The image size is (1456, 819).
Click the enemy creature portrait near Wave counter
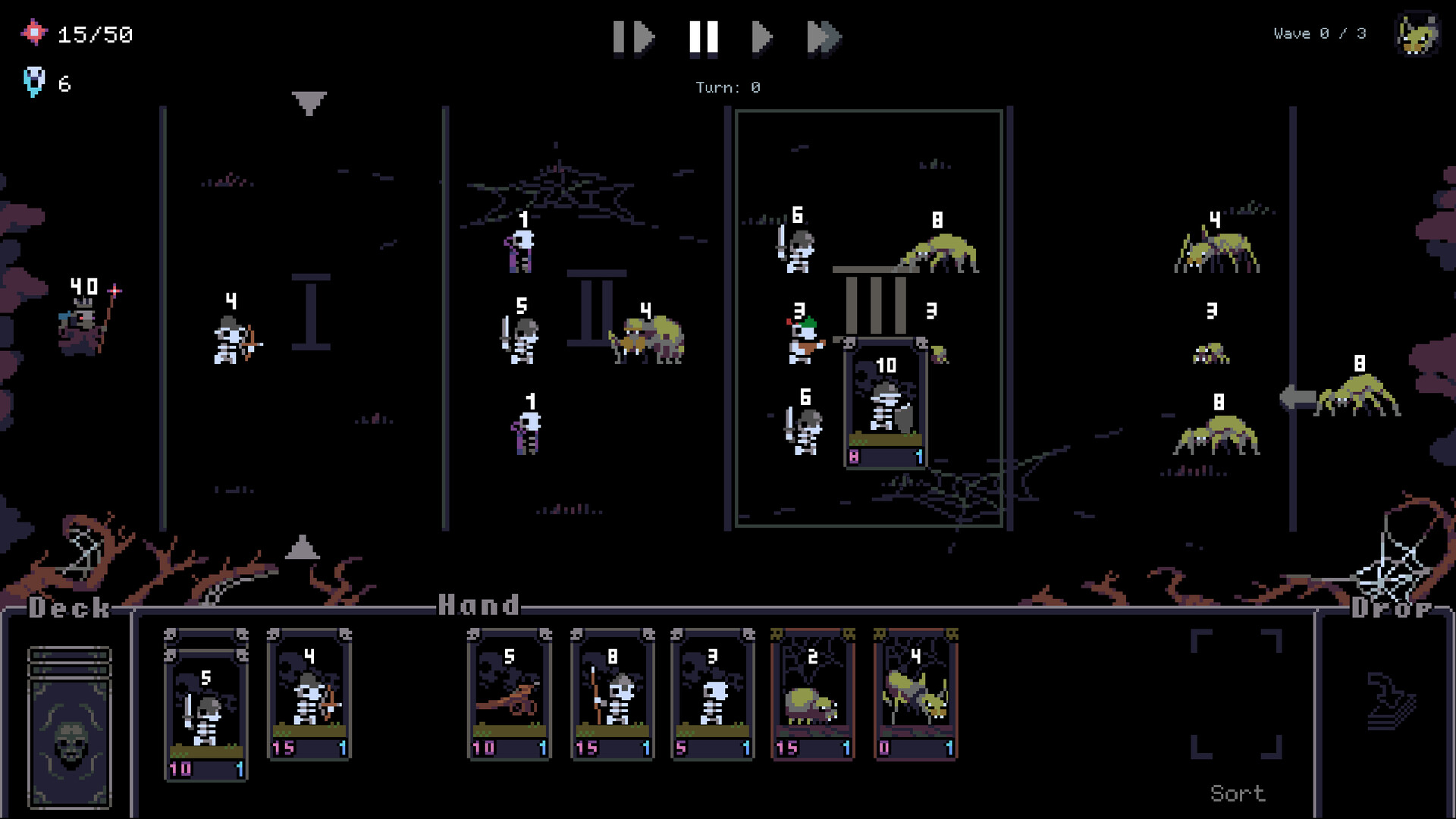(x=1416, y=34)
